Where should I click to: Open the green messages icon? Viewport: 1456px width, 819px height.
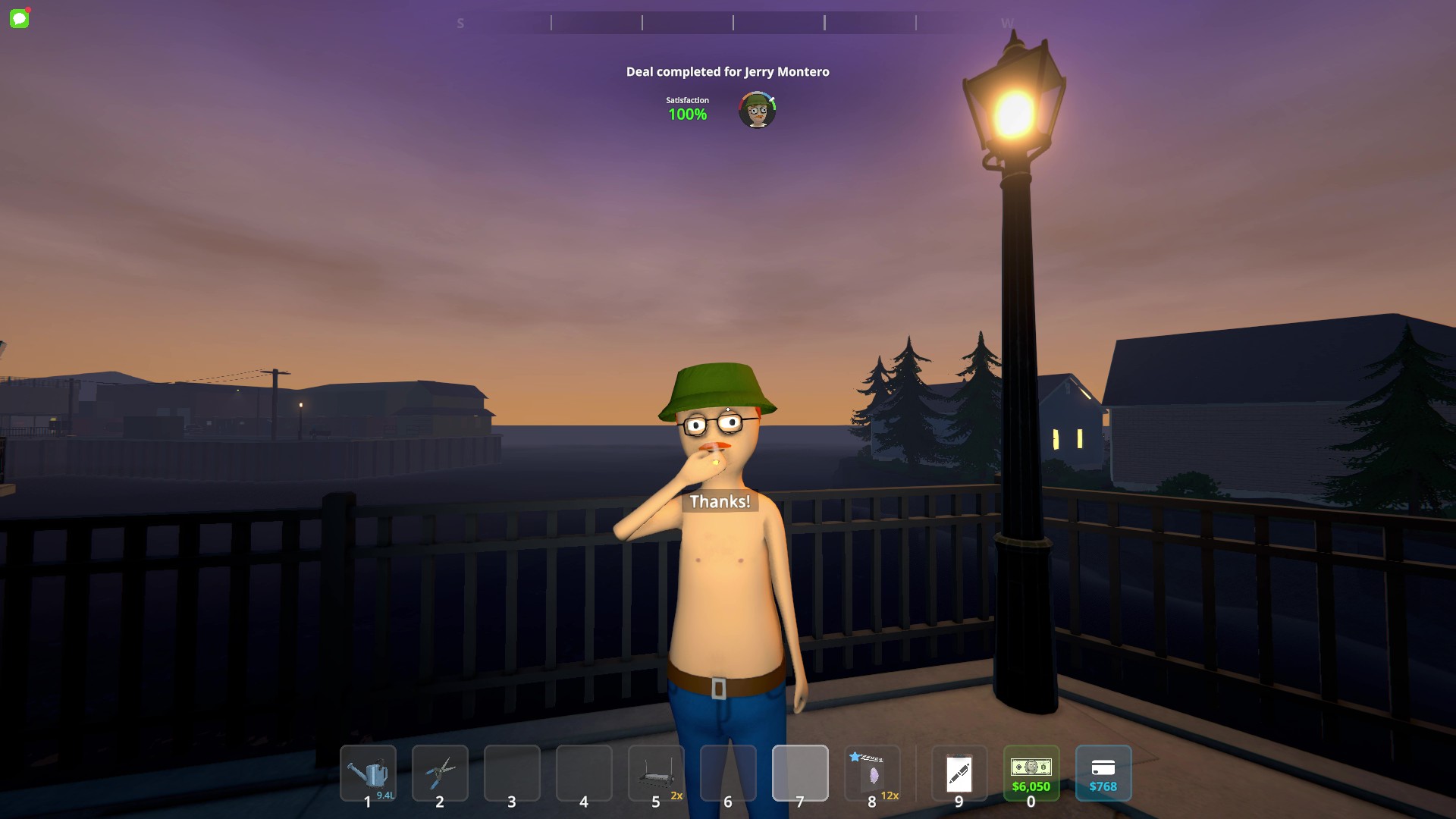(x=20, y=18)
